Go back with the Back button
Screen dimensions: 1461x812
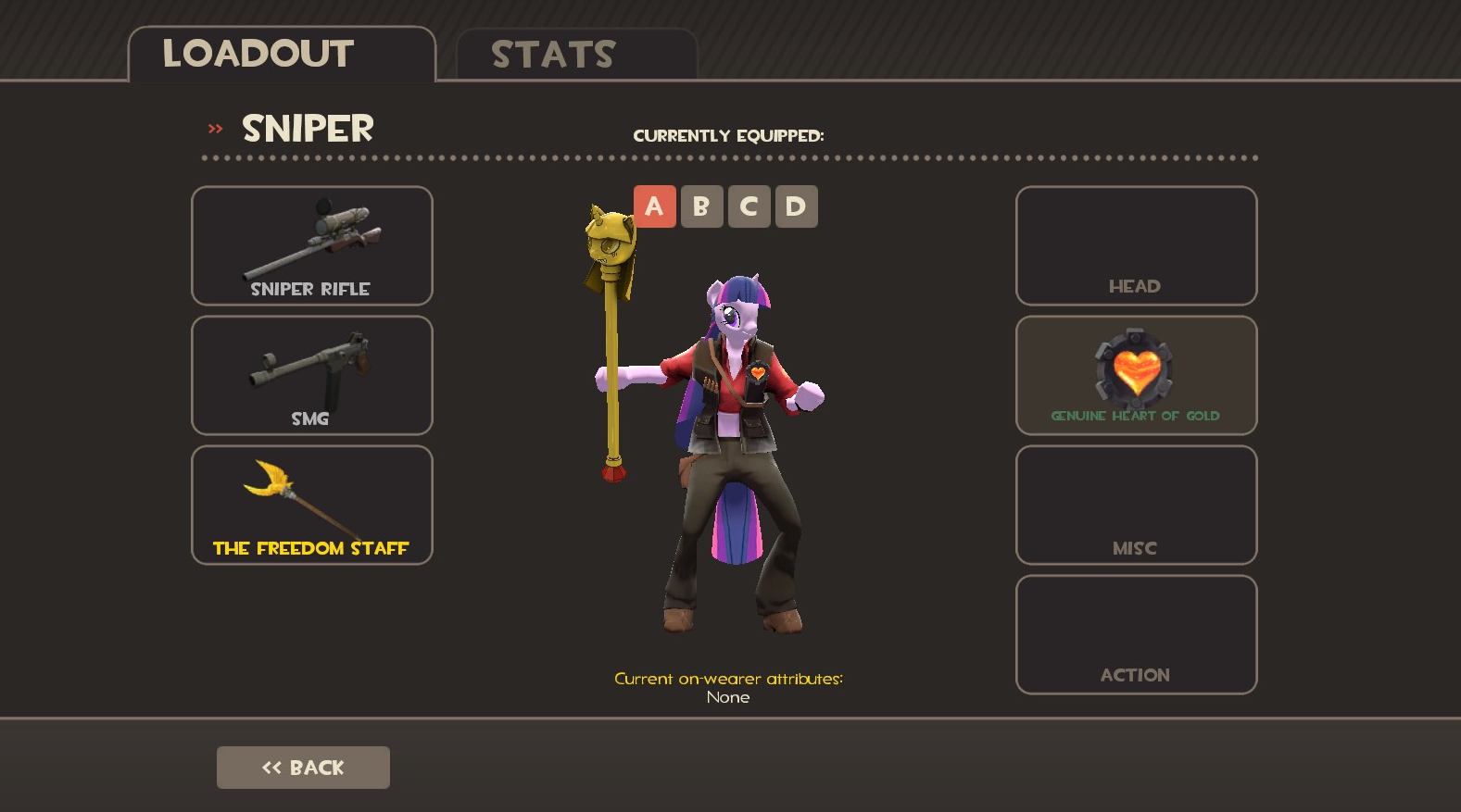[x=303, y=768]
